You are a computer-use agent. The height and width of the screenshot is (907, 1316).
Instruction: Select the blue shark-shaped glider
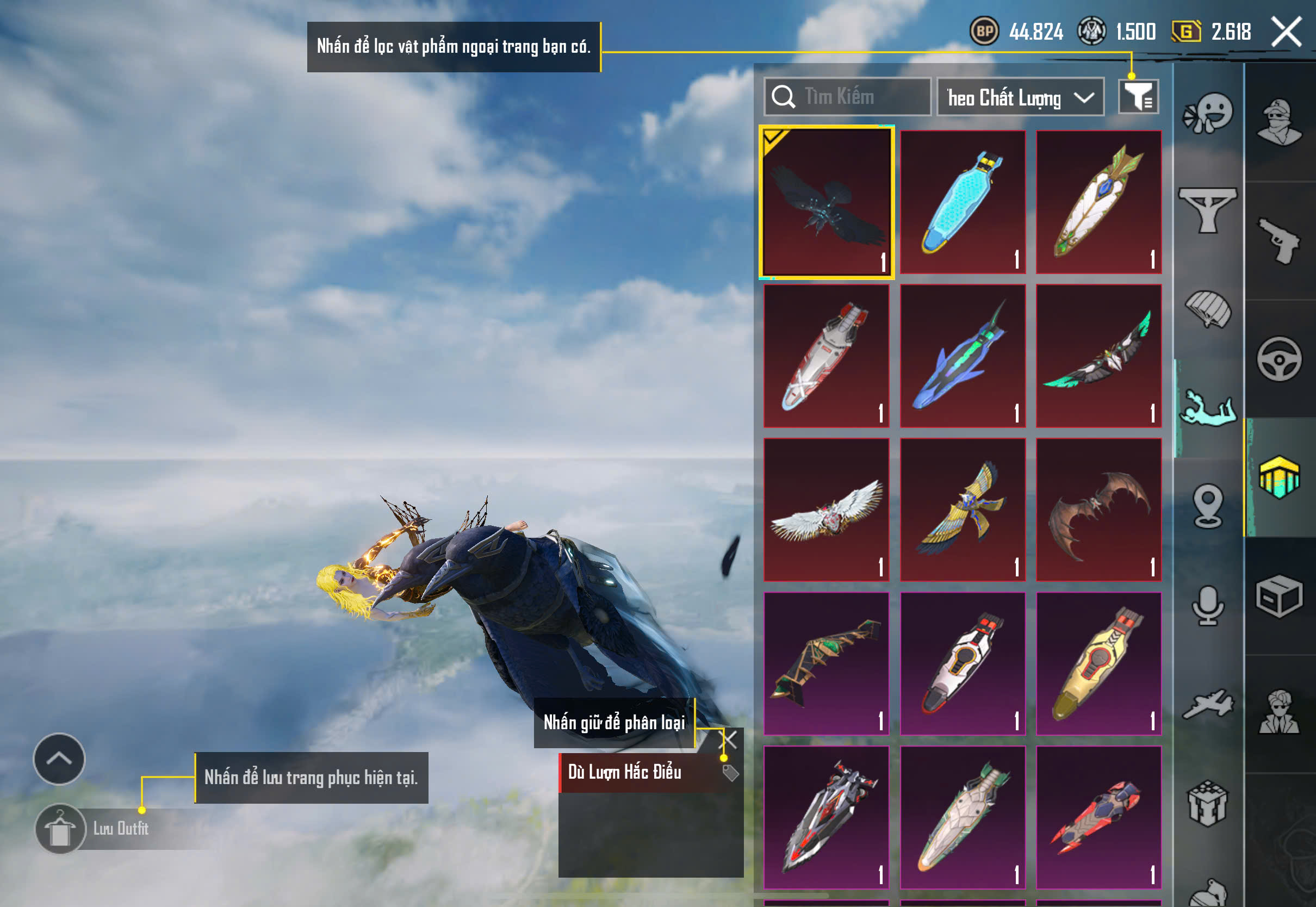click(963, 356)
